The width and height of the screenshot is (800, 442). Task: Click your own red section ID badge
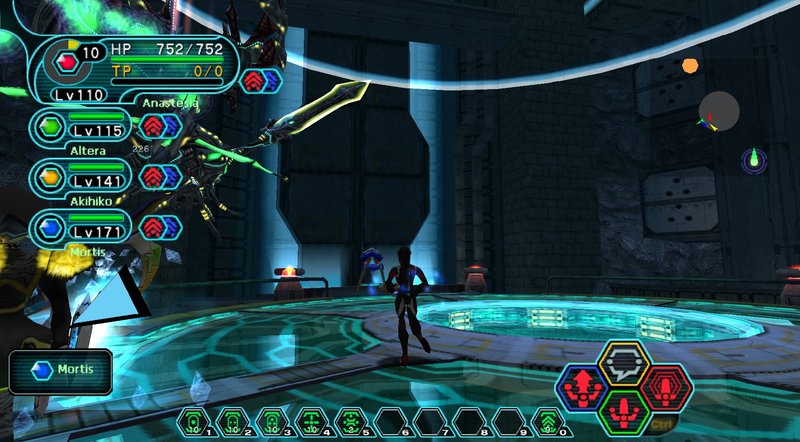tap(68, 62)
